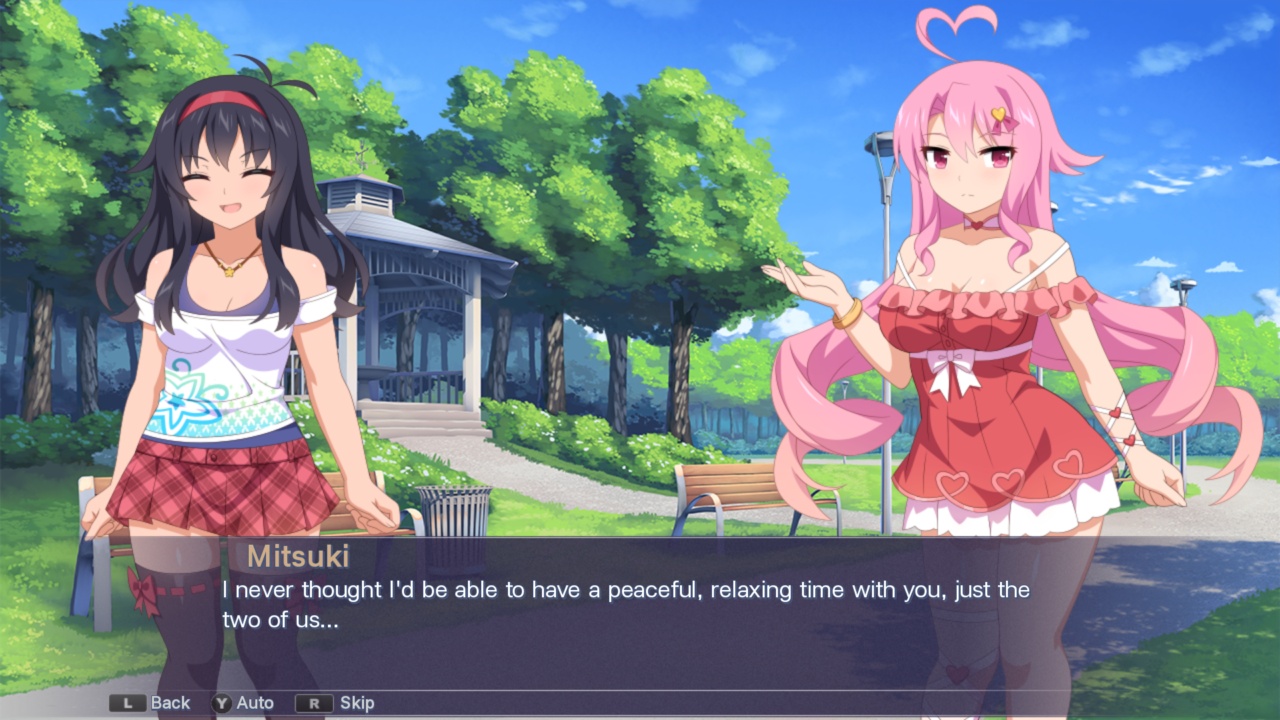Click the R shoulder button icon
This screenshot has height=720, width=1280.
click(x=315, y=703)
